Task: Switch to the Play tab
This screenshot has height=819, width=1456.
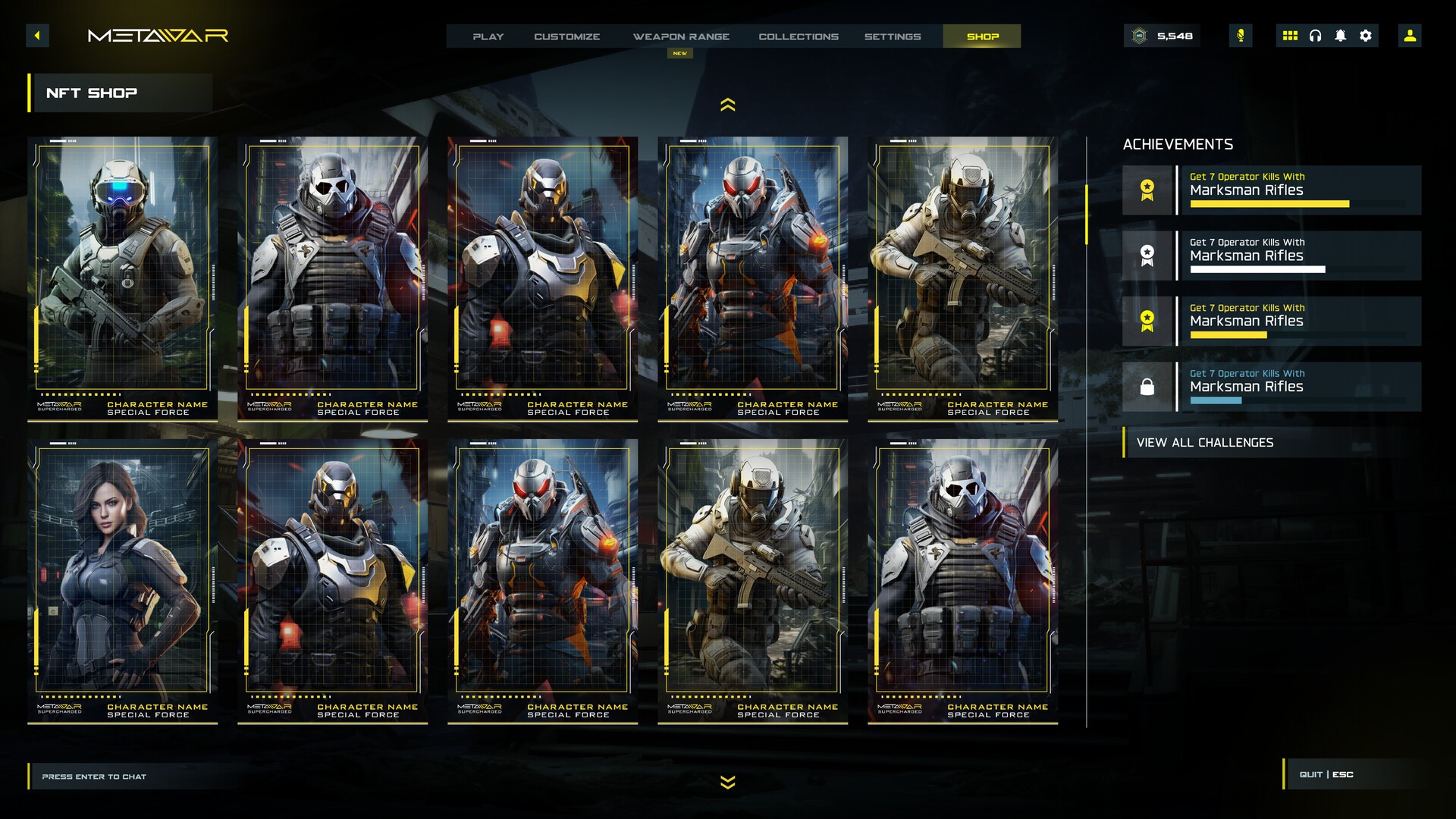Action: coord(488,36)
